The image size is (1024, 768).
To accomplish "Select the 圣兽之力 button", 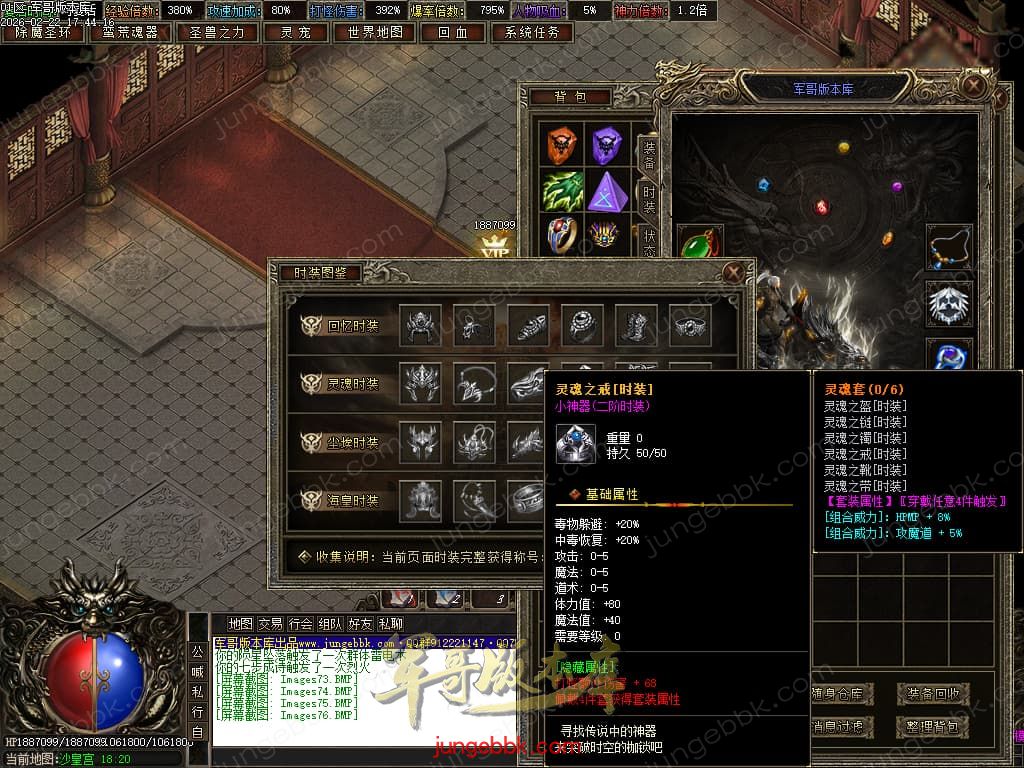I will (x=217, y=32).
